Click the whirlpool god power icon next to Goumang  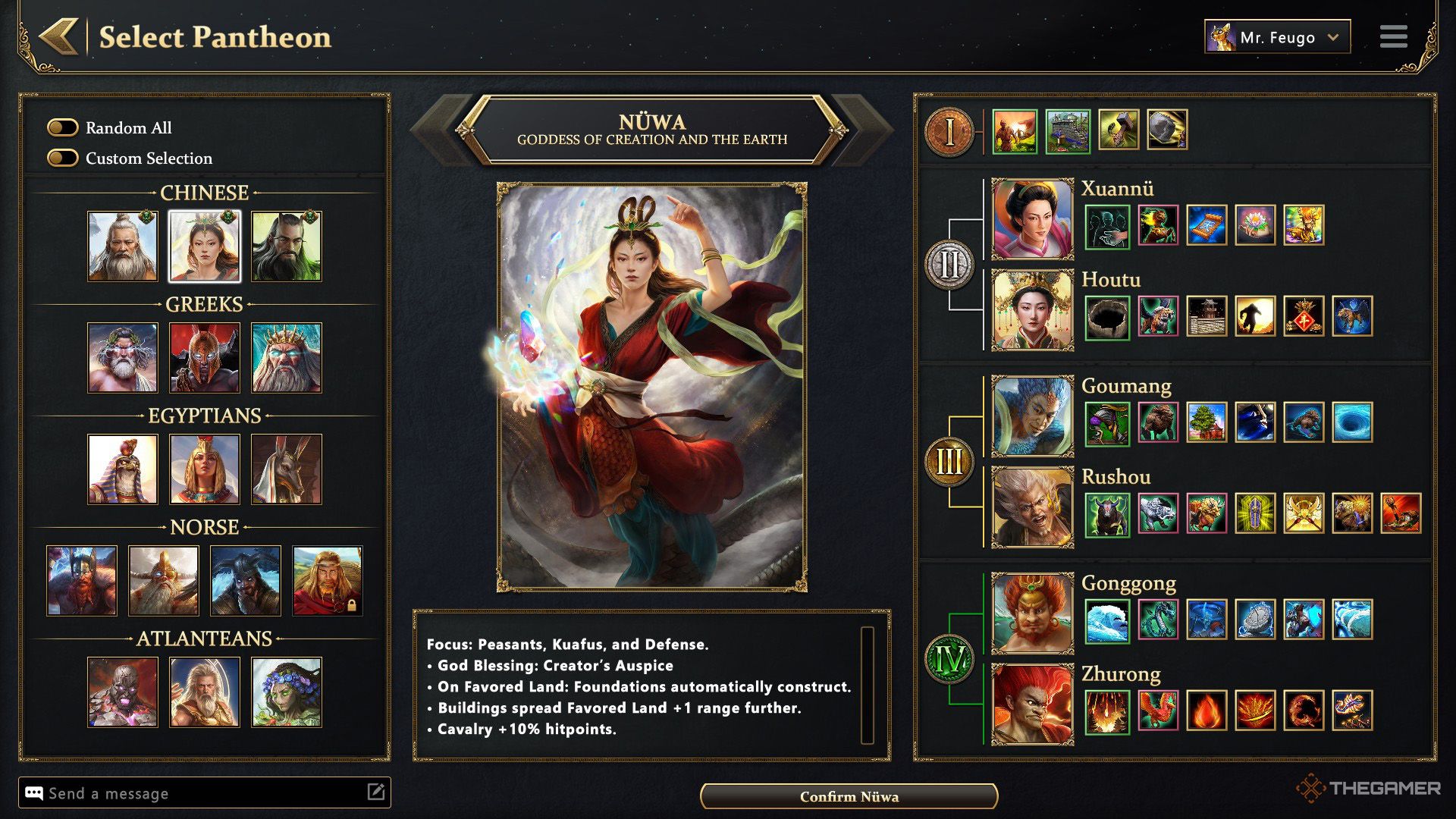1354,423
